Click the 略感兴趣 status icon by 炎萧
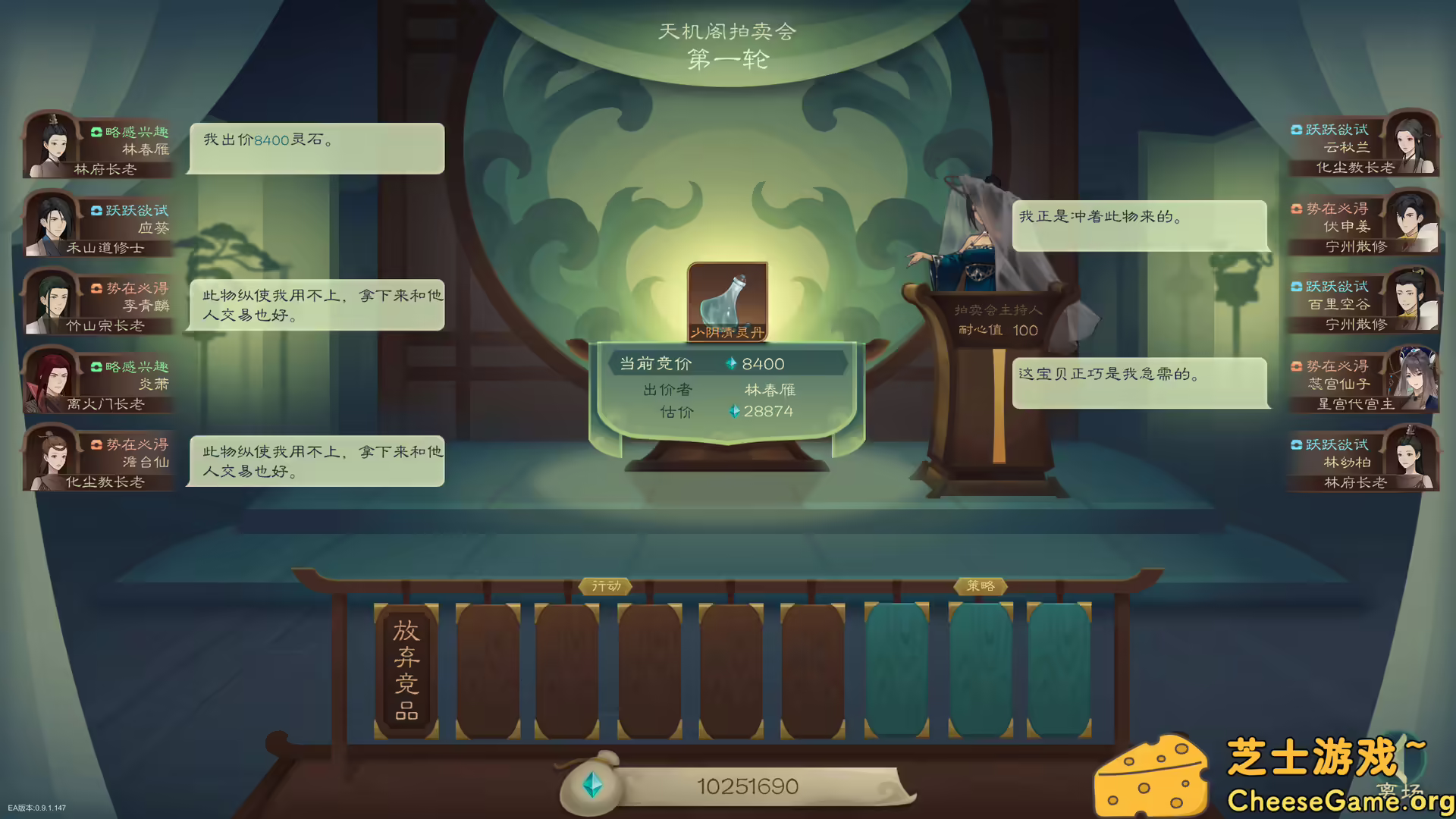Viewport: 1456px width, 819px height. (96, 368)
